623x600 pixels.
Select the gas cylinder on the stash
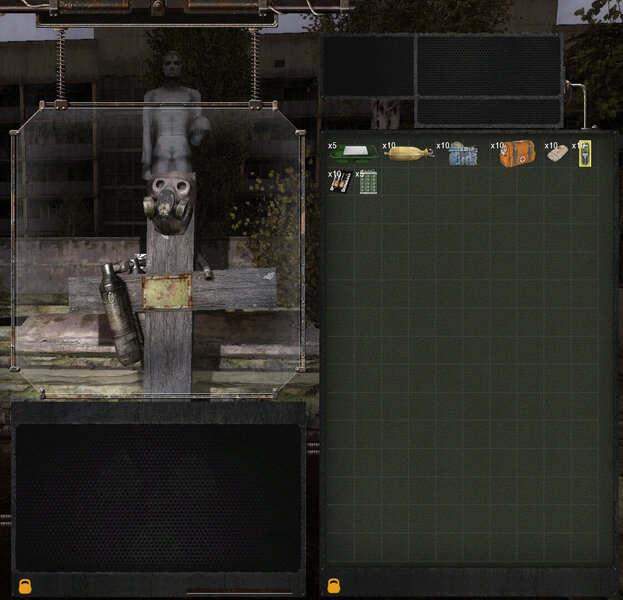121,314
